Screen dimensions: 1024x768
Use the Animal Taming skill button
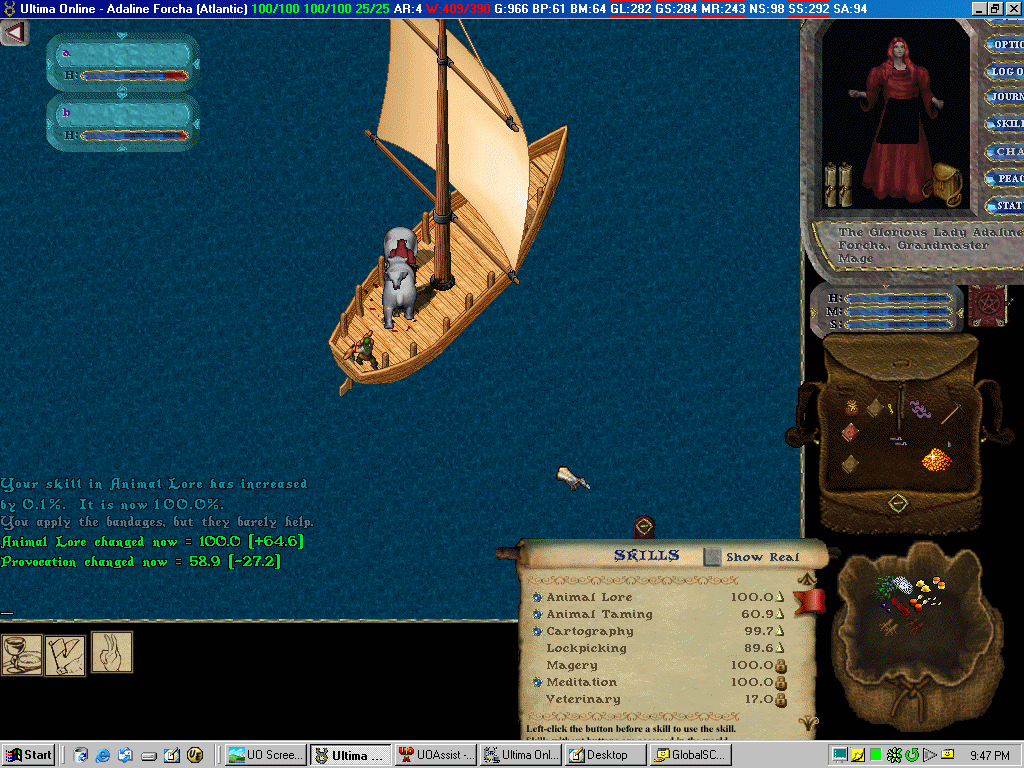tap(537, 615)
